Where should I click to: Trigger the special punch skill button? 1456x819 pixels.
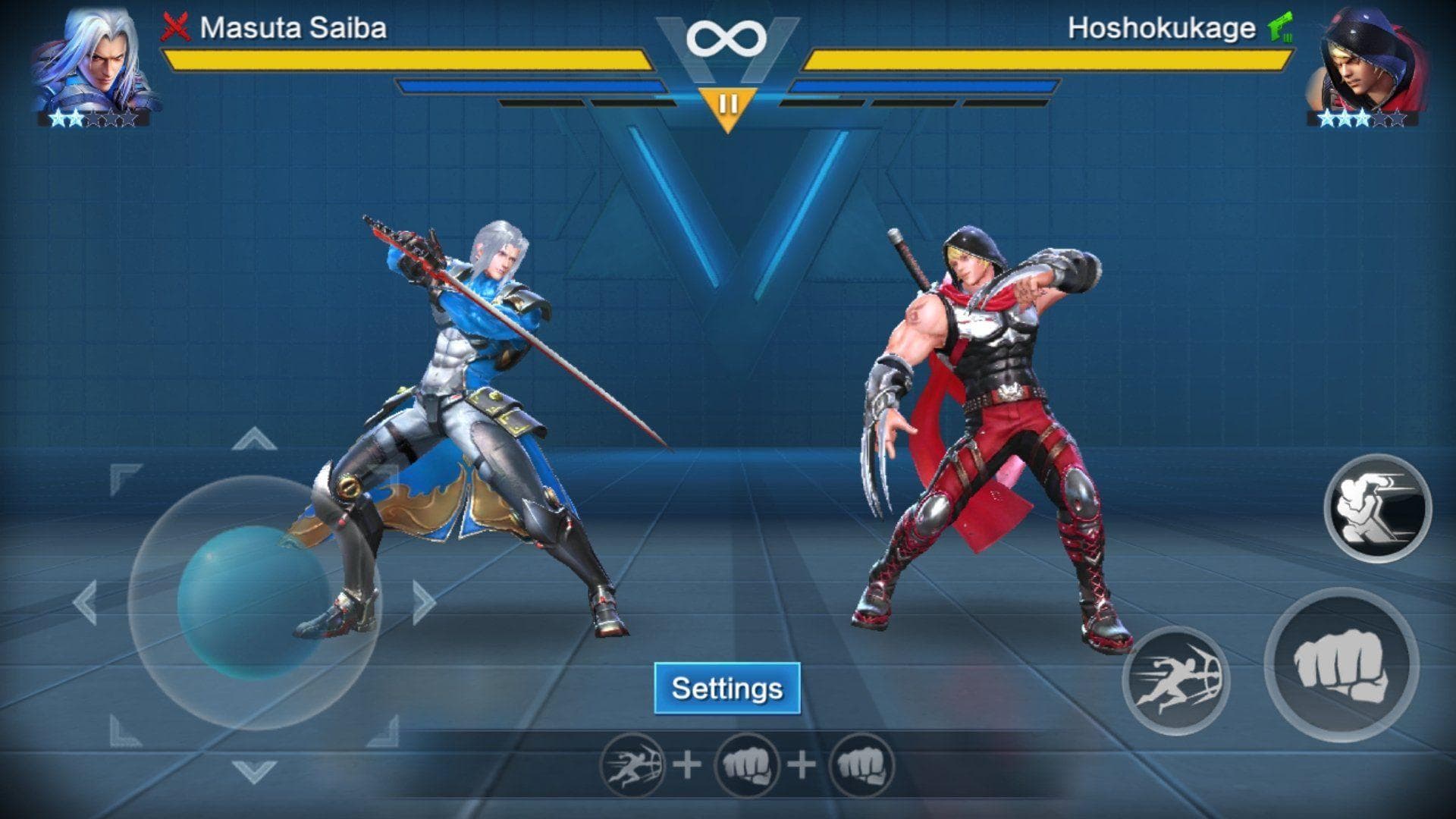coord(1377,508)
